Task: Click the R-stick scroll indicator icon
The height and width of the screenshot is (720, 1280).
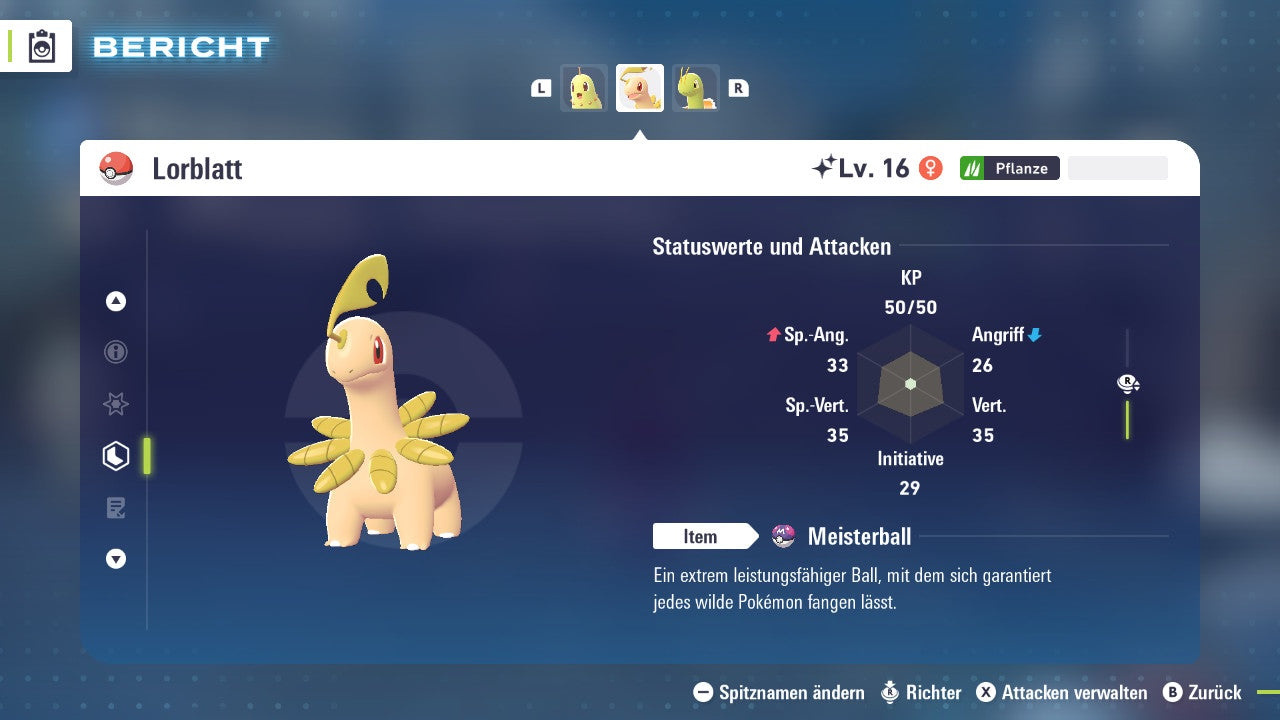Action: coord(1127,383)
